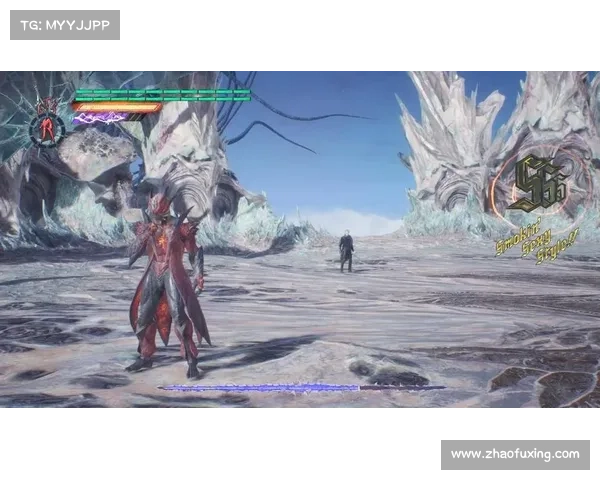Select the SS style rank emblem
The height and width of the screenshot is (480, 600).
pos(537,185)
